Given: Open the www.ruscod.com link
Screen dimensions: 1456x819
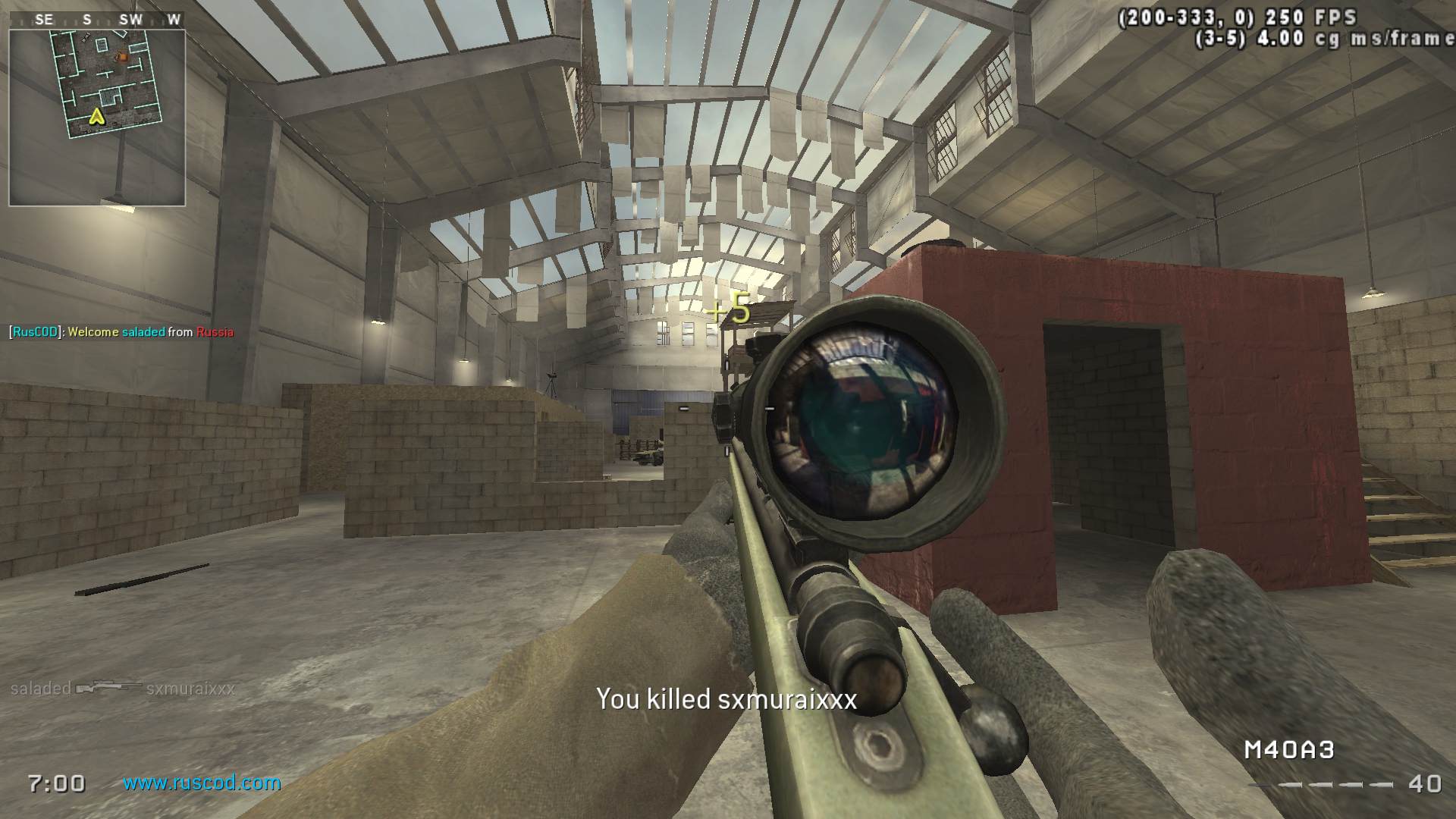Looking at the screenshot, I should [x=202, y=783].
